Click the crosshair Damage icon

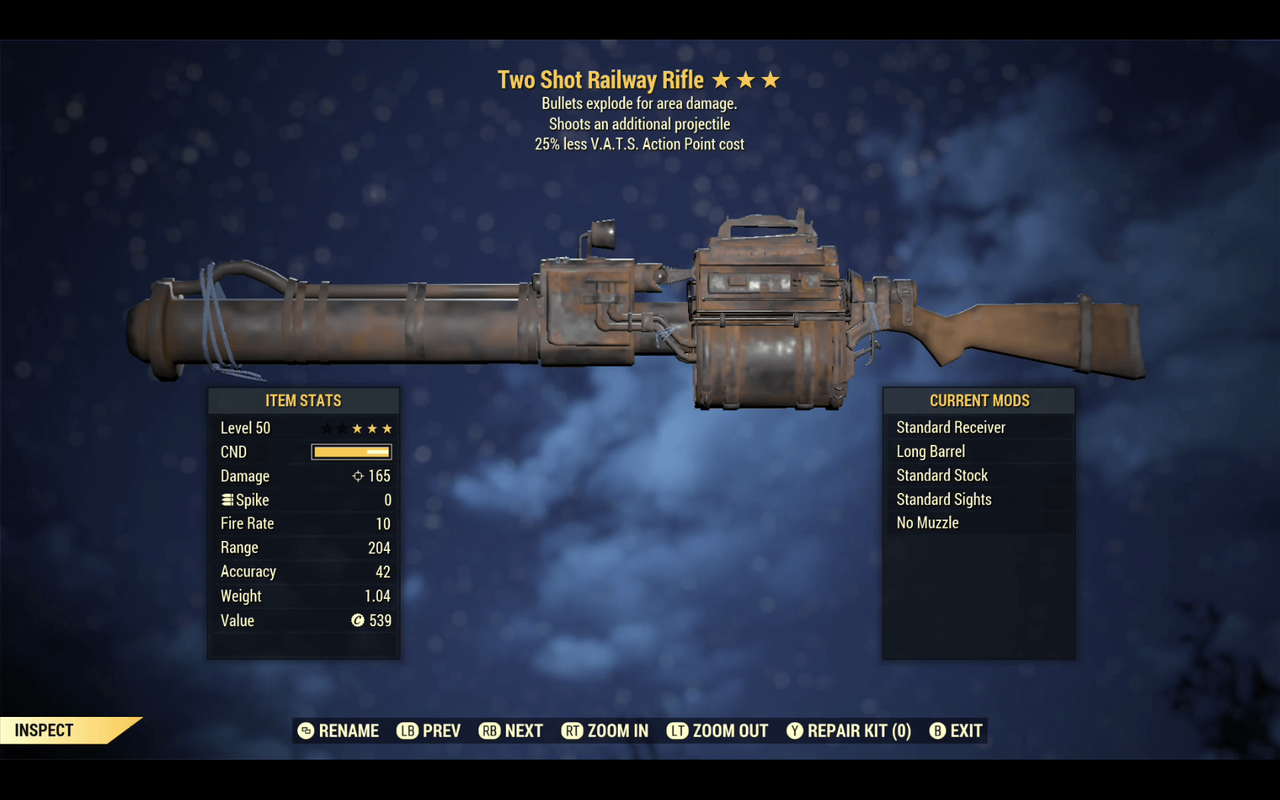(x=357, y=476)
